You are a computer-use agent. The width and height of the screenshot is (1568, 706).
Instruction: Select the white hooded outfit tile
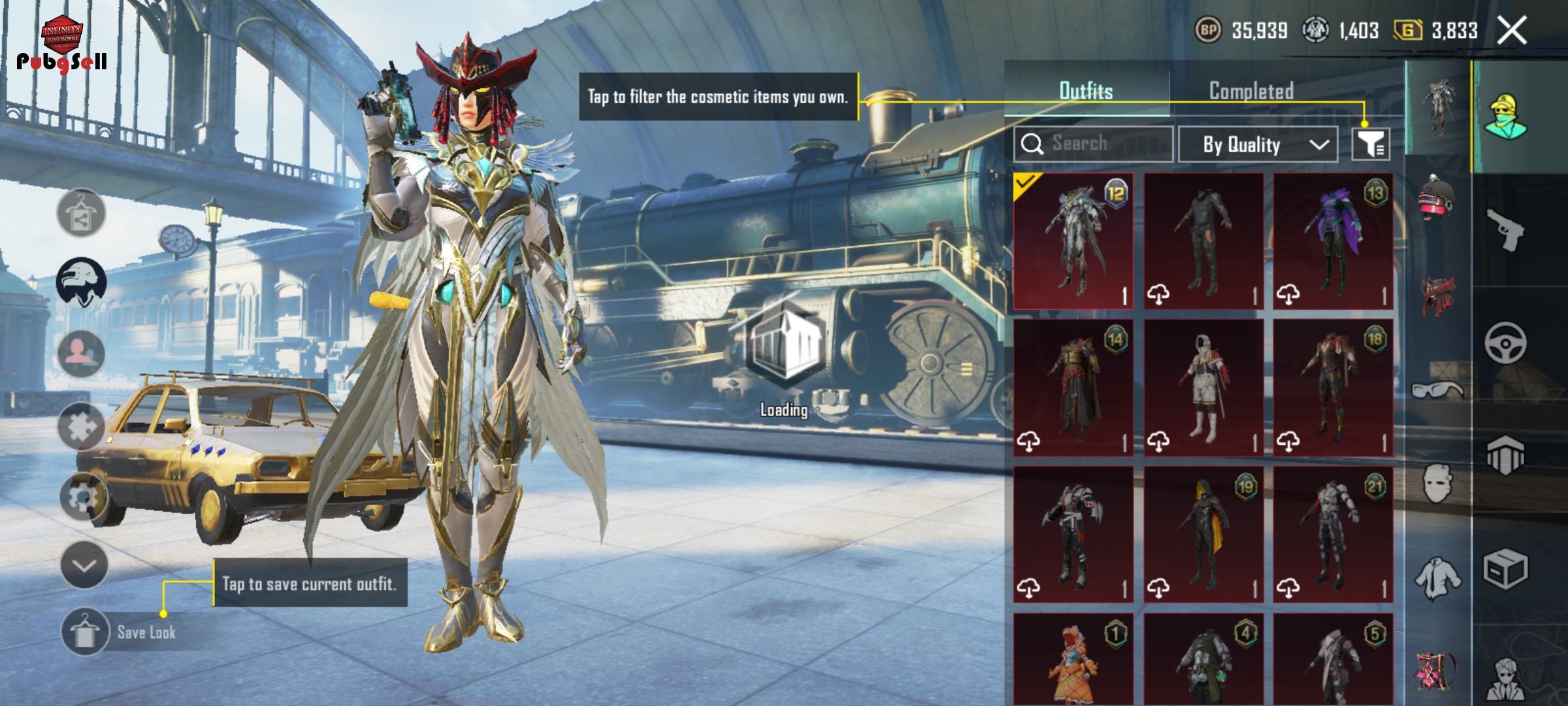tap(1203, 388)
